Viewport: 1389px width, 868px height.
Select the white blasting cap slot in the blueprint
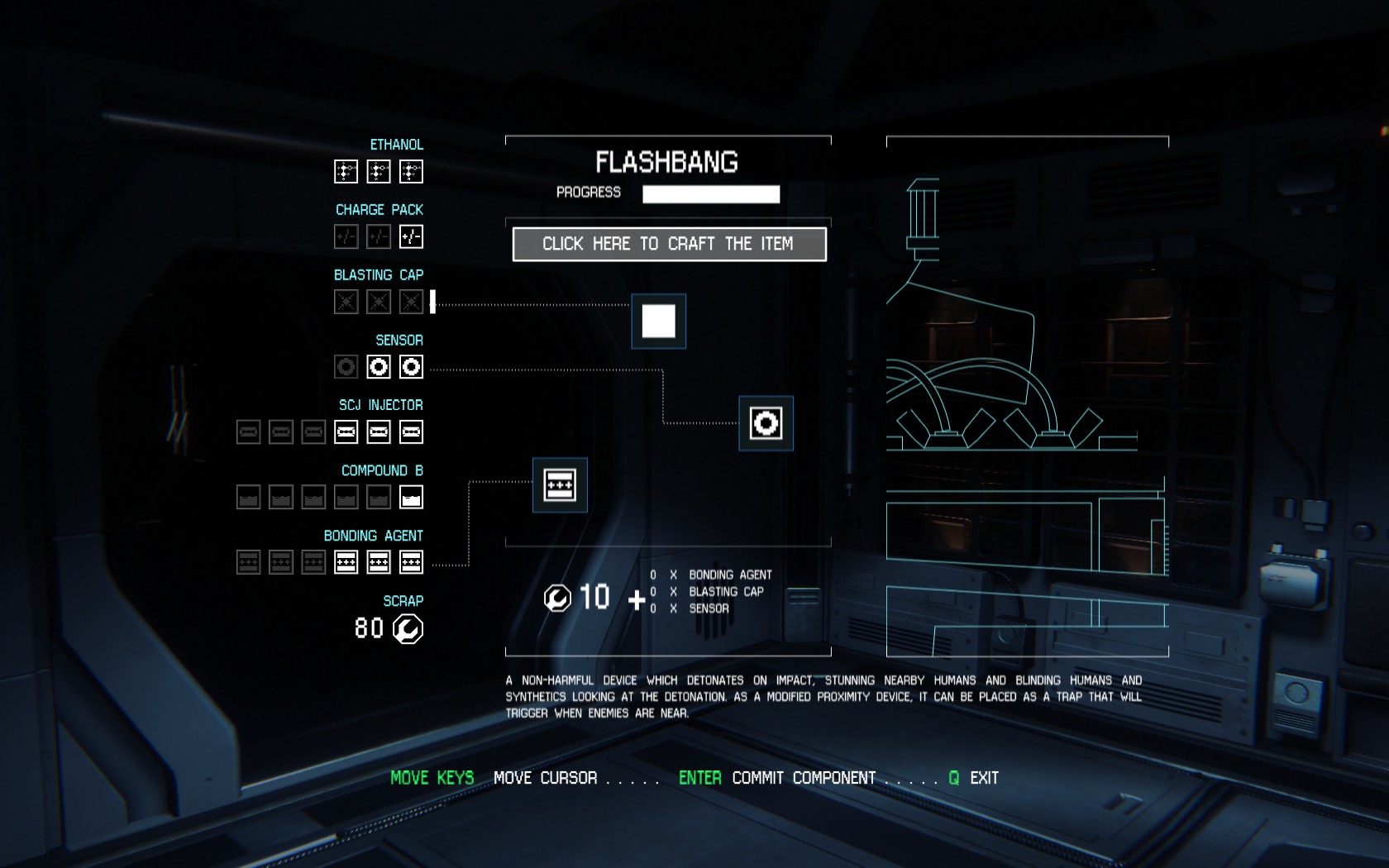(x=659, y=322)
